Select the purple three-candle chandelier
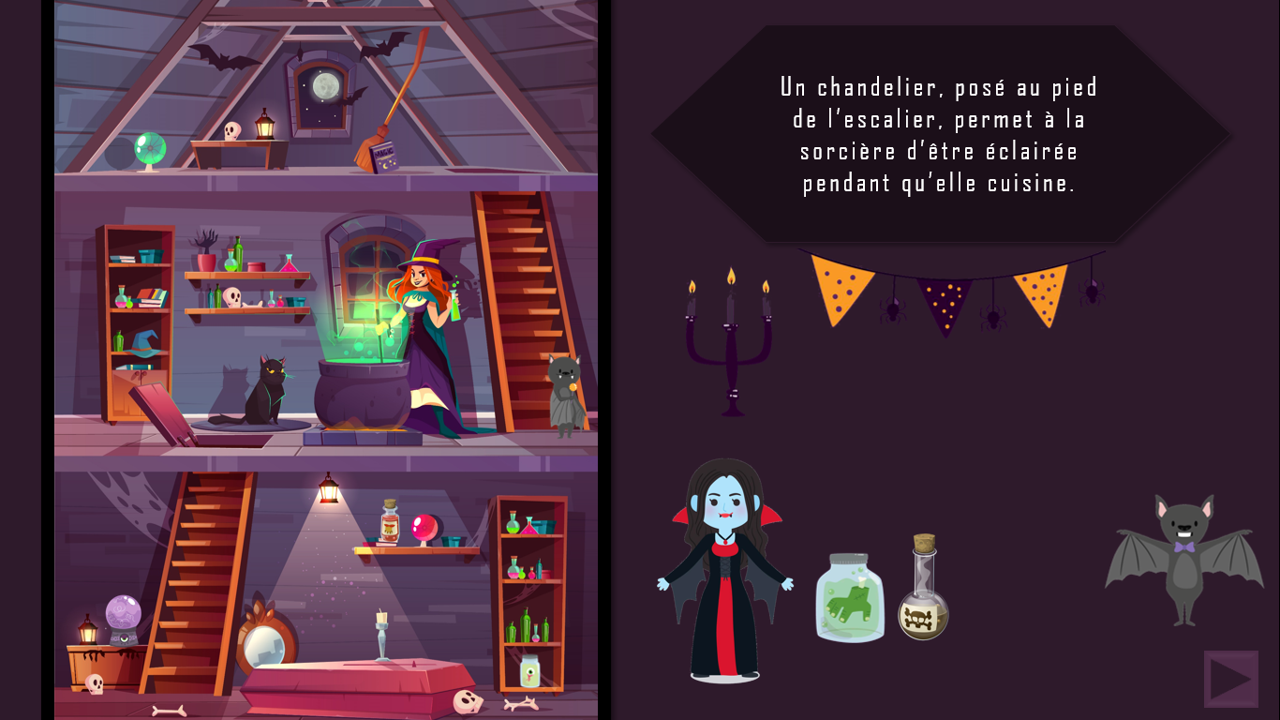The image size is (1280, 720). point(730,345)
